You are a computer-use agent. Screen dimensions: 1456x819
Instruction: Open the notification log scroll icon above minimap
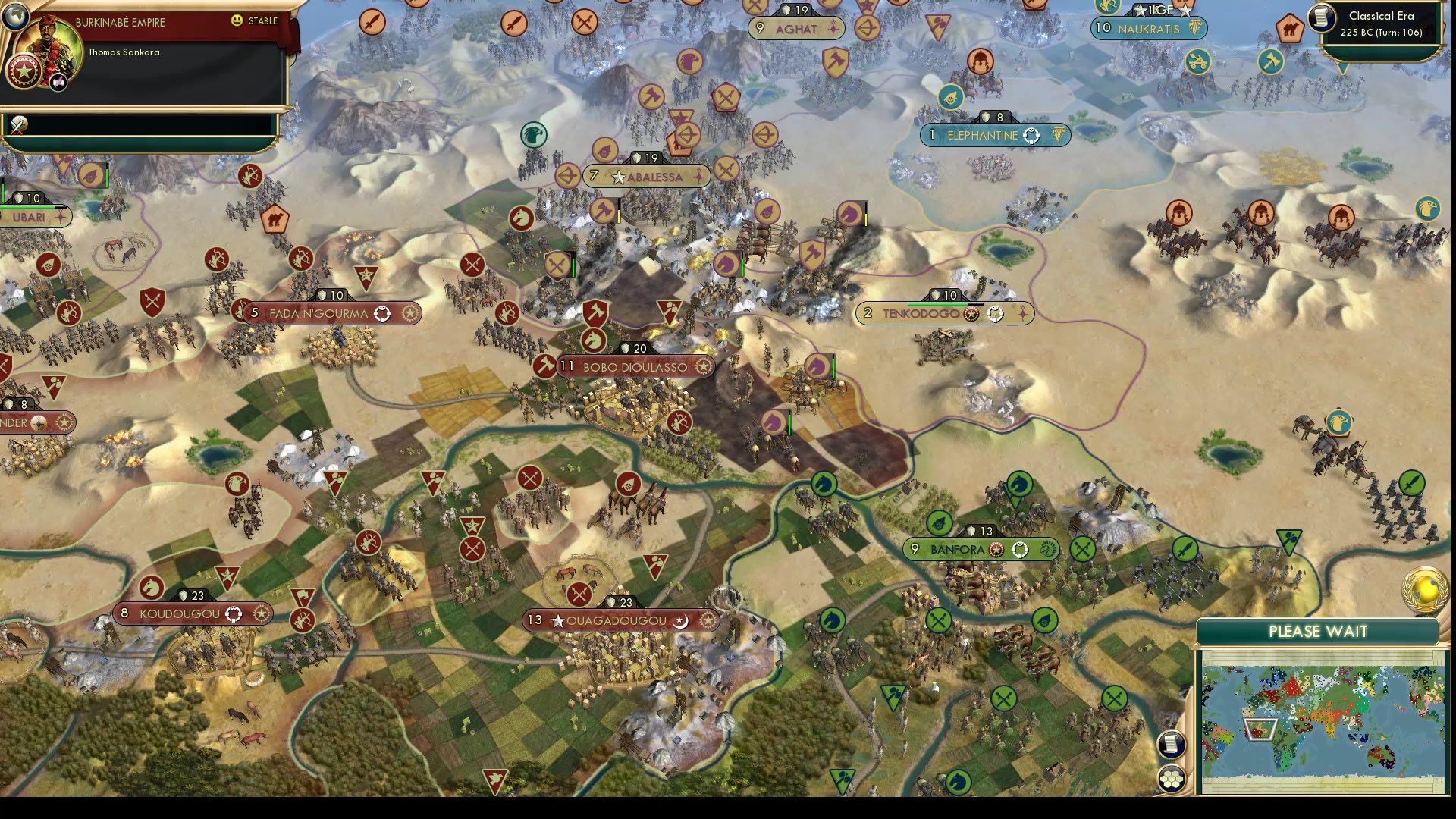(x=1172, y=745)
